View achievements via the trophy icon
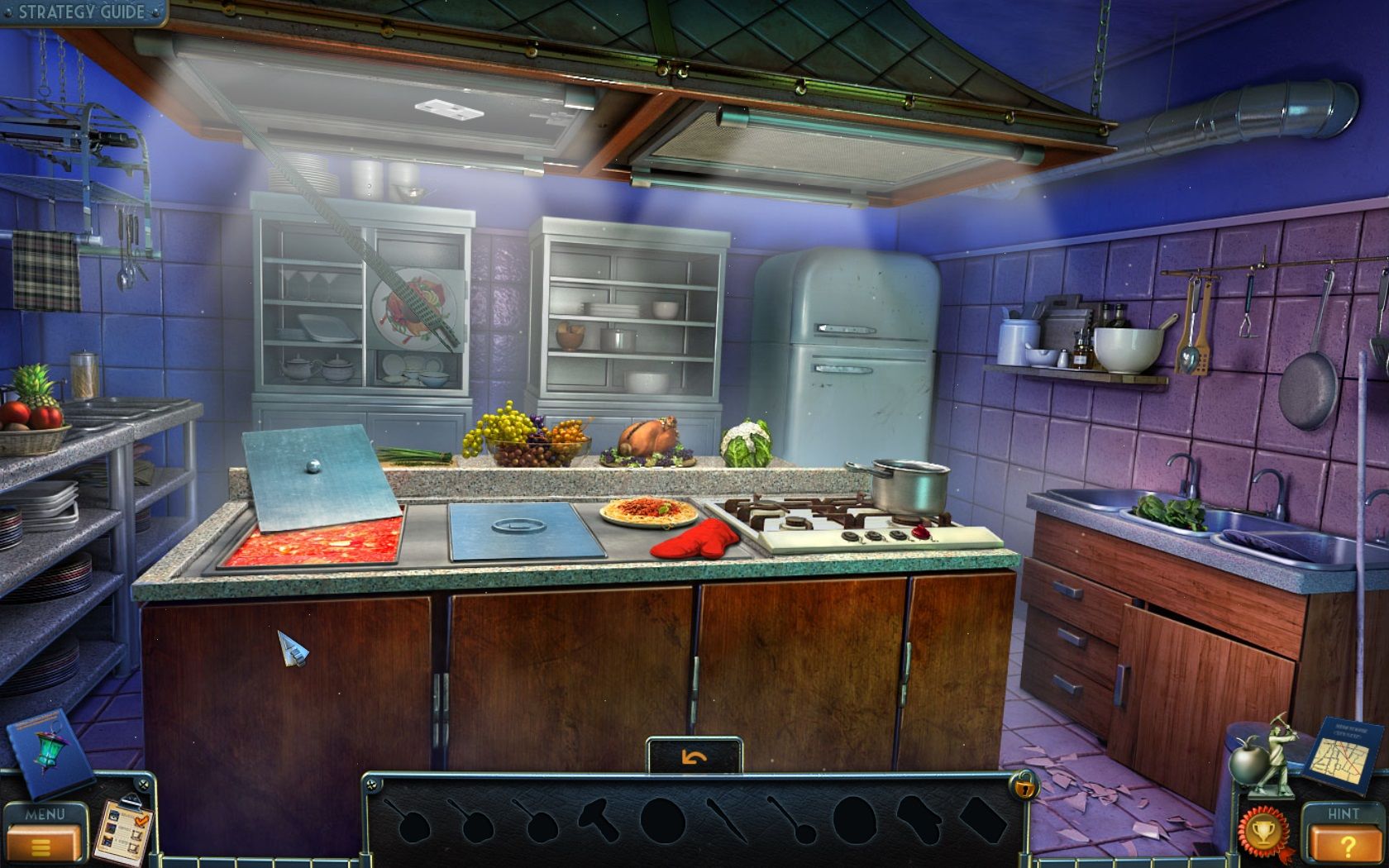Viewport: 1389px width, 868px height. 1265,831
